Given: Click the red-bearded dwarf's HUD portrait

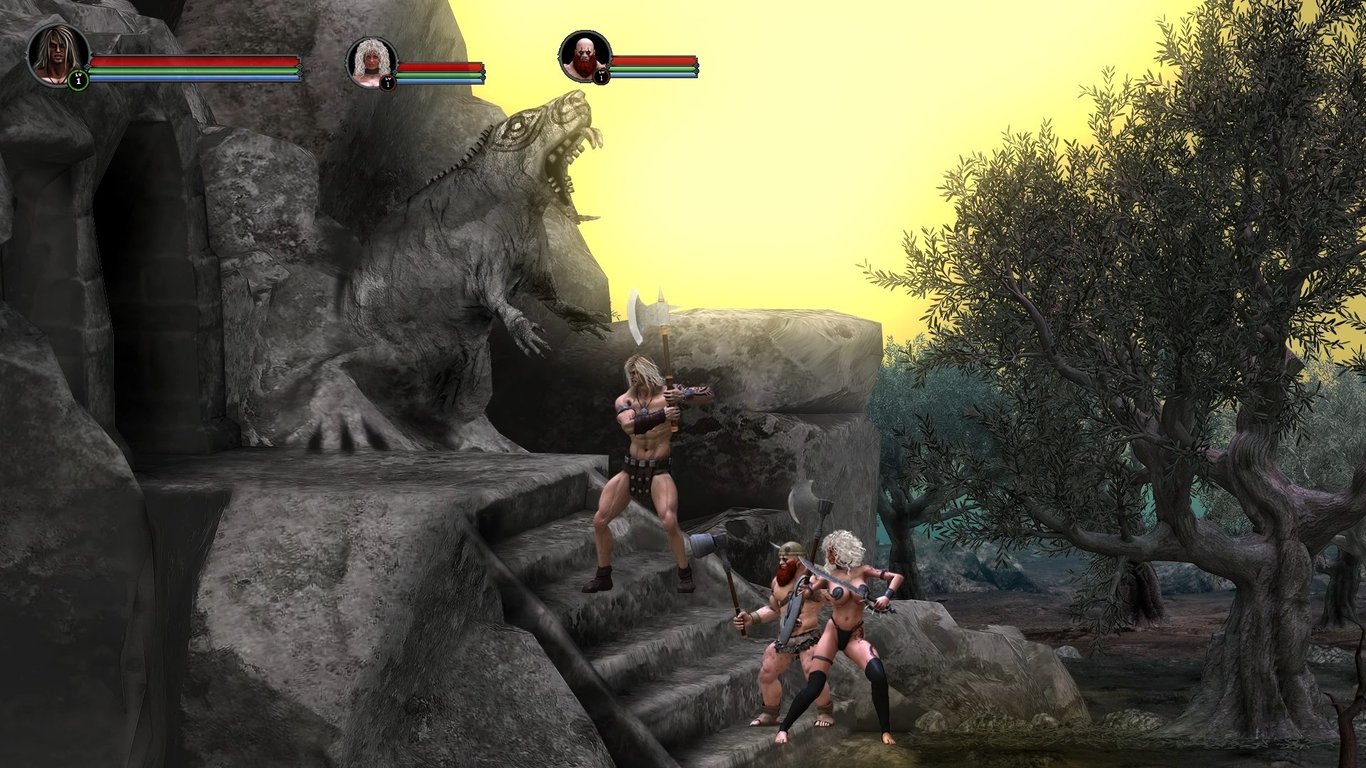Looking at the screenshot, I should [x=586, y=57].
